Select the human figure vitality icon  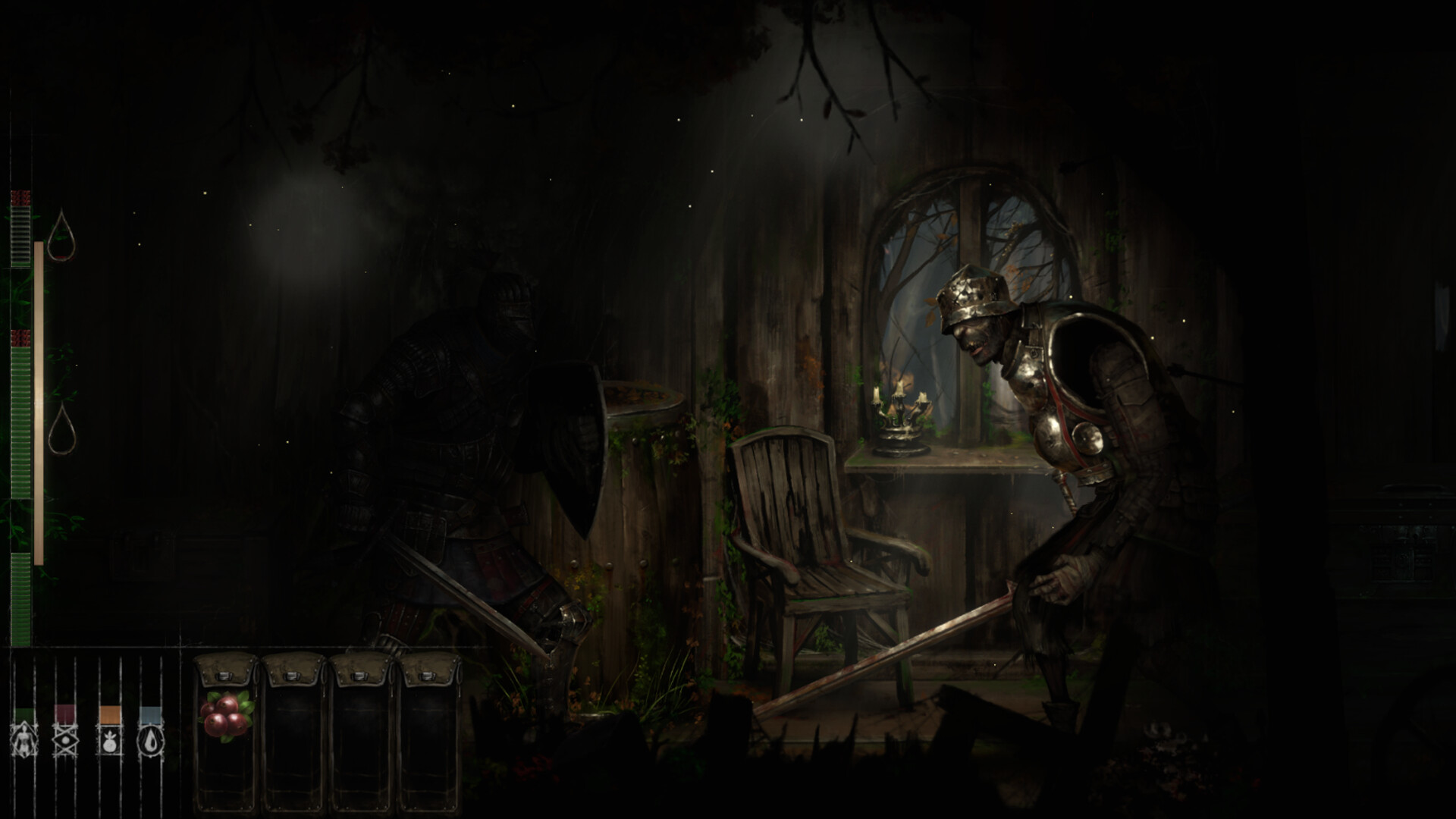[24, 741]
